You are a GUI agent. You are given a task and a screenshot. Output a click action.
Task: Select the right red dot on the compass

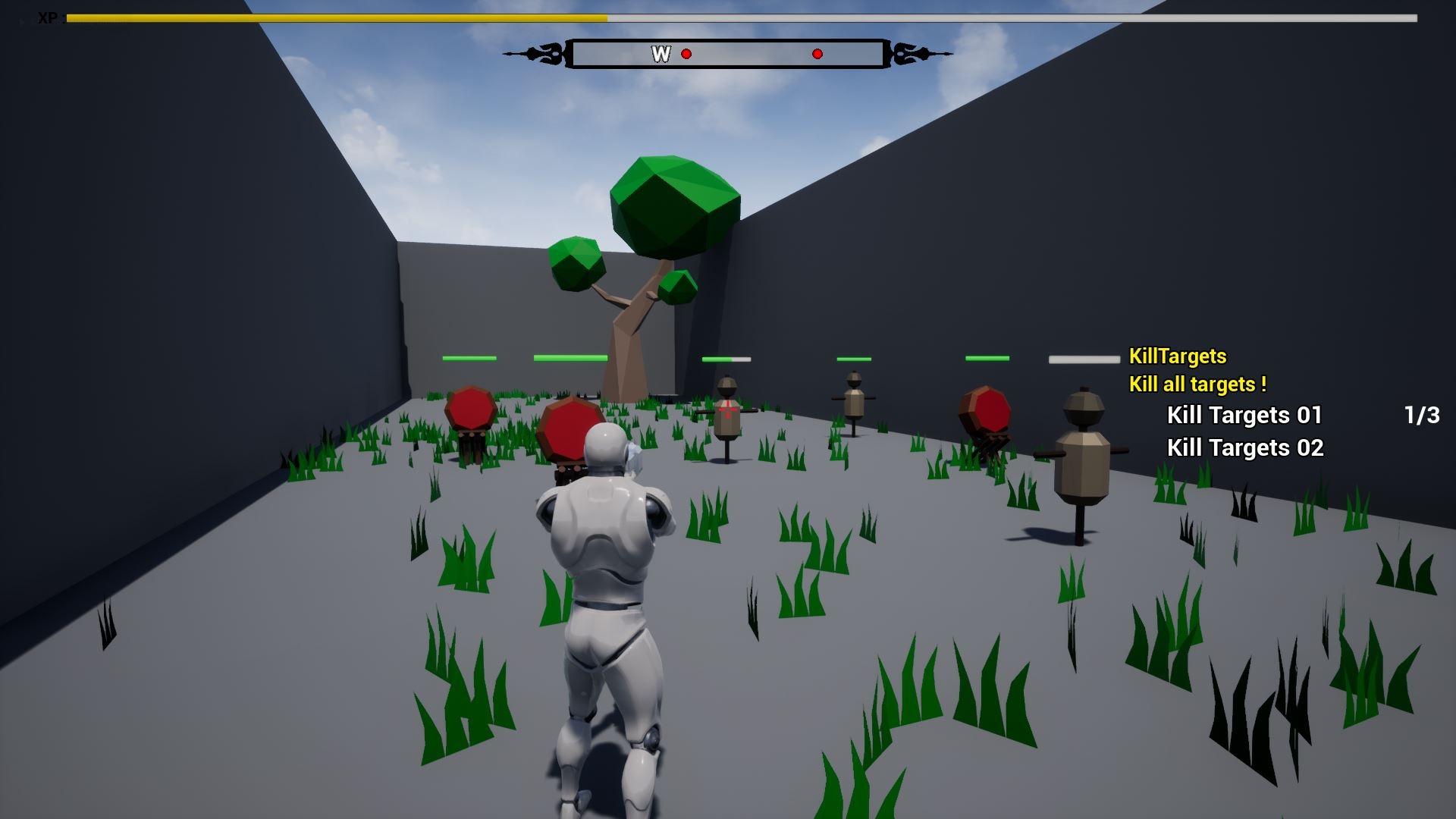tap(817, 54)
